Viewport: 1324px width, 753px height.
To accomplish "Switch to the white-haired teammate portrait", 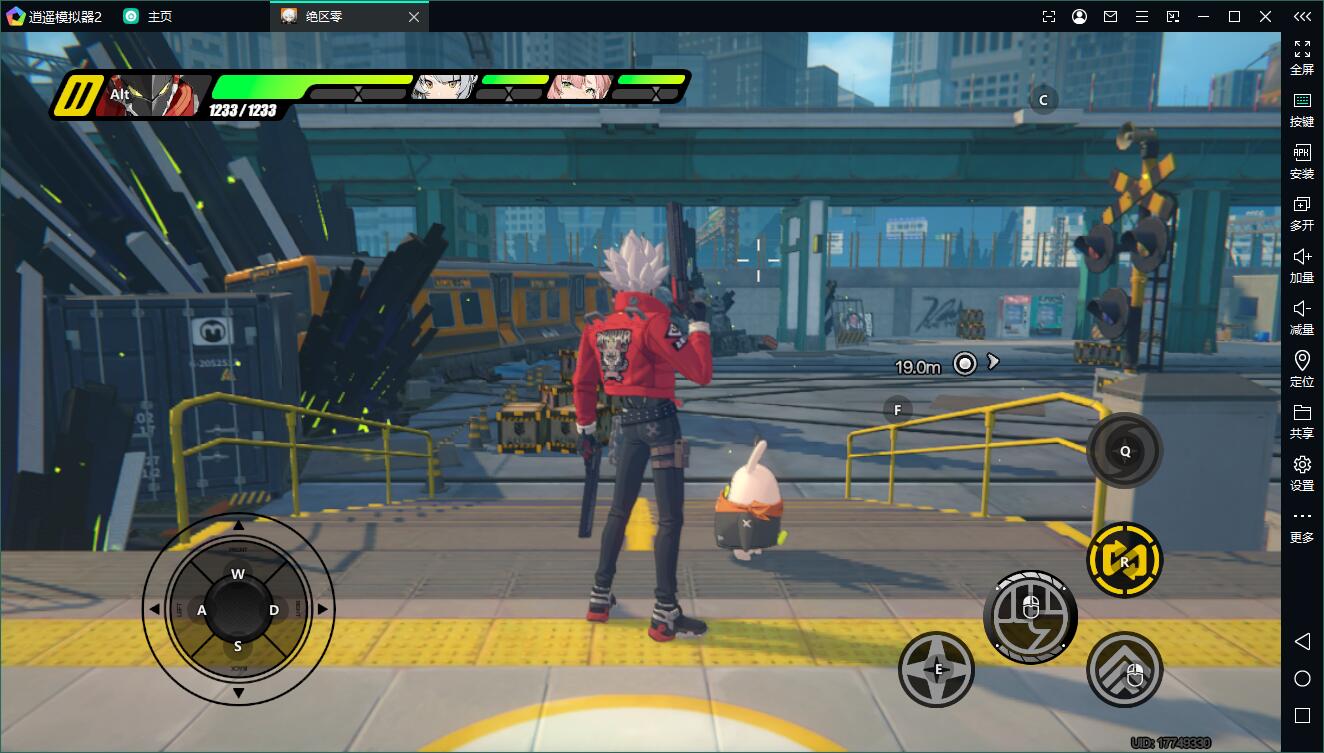I will 443,87.
